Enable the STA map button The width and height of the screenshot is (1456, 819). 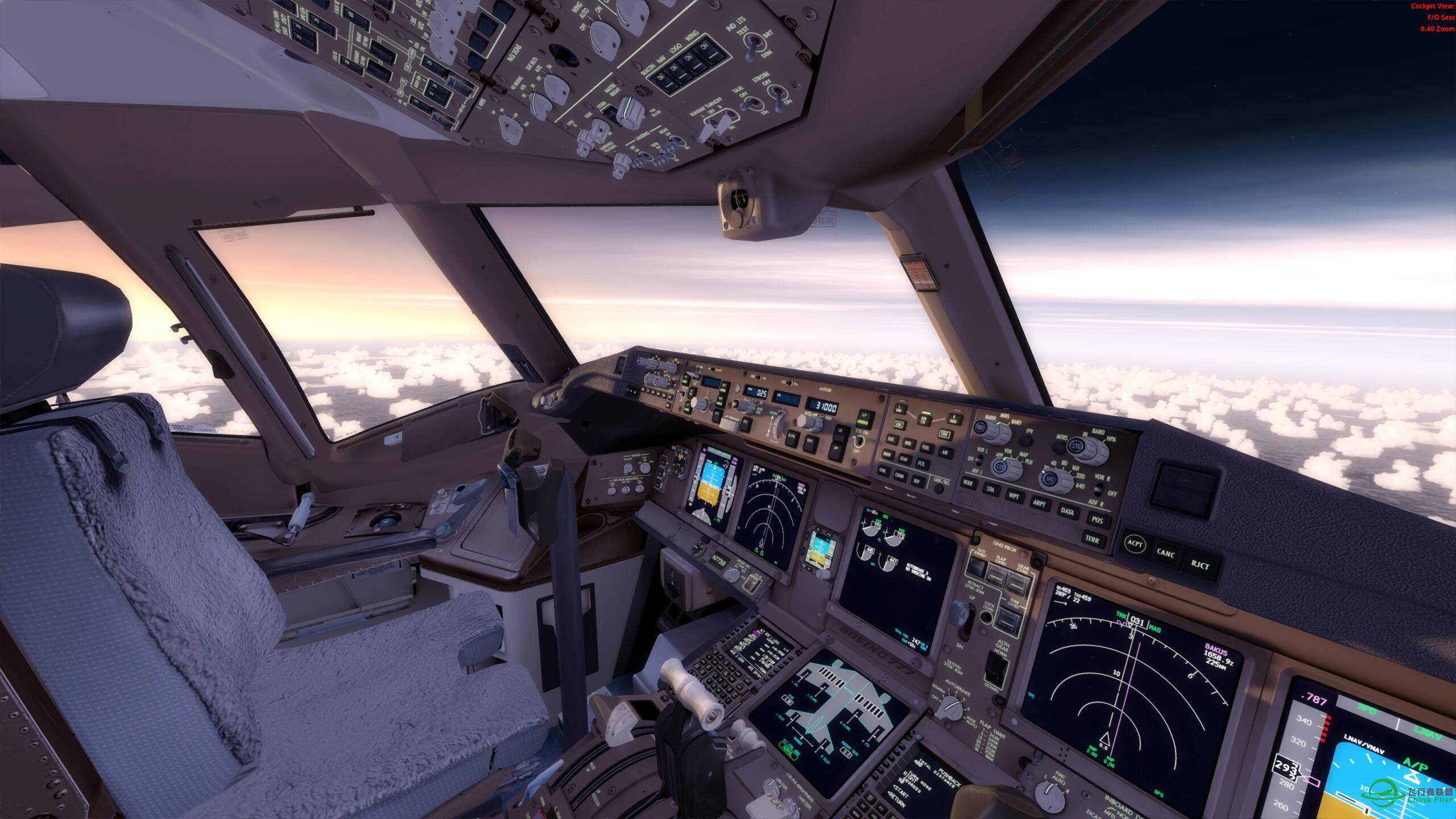(x=990, y=489)
